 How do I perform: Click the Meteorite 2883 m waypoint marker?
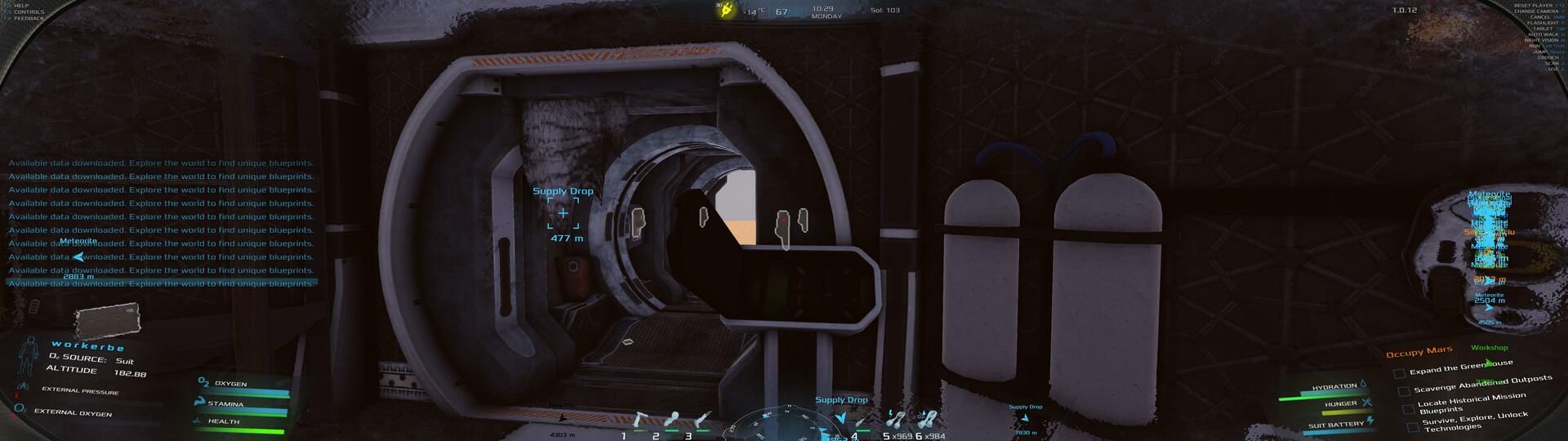pyautogui.click(x=78, y=256)
